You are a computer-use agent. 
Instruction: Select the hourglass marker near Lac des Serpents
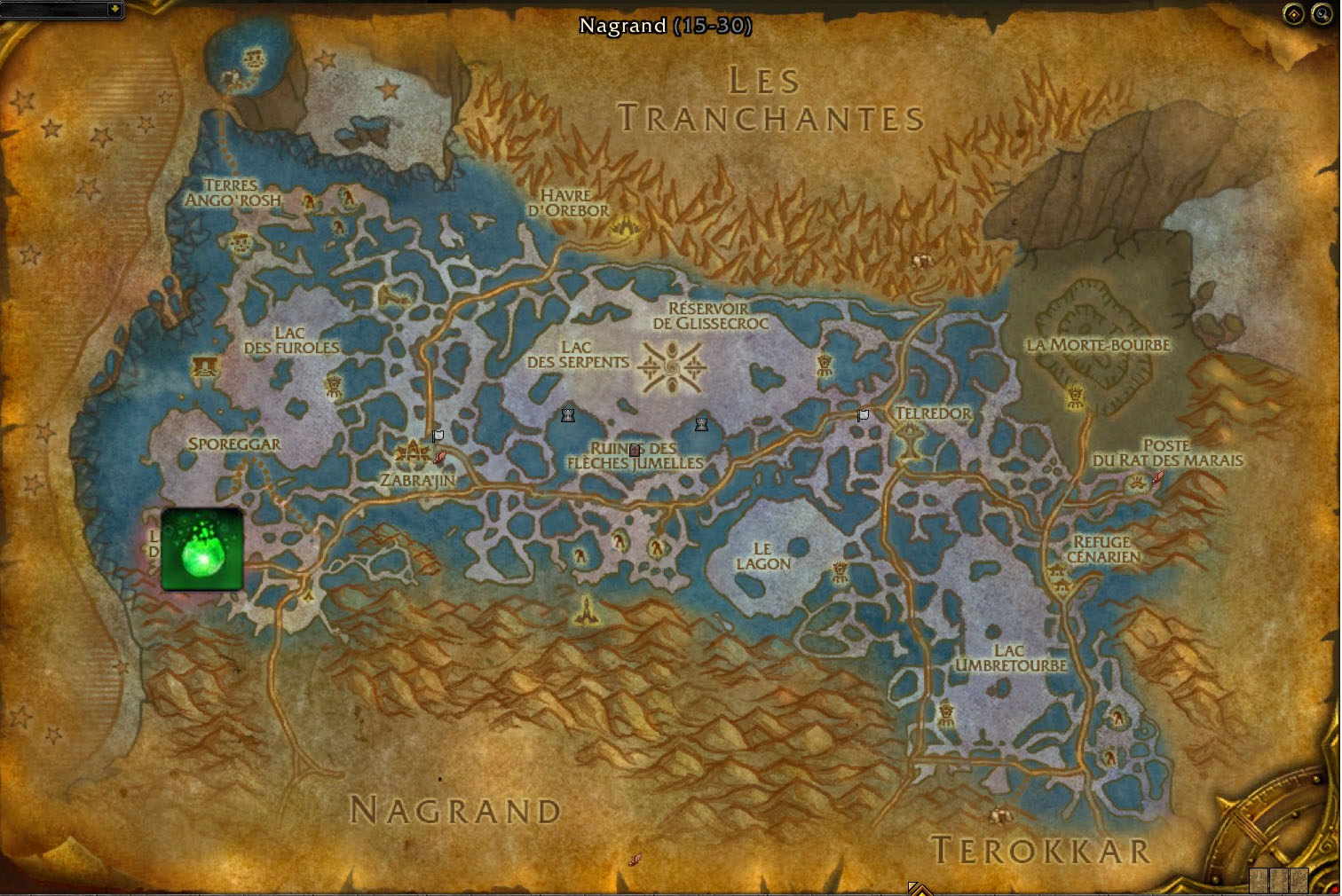pyautogui.click(x=567, y=414)
